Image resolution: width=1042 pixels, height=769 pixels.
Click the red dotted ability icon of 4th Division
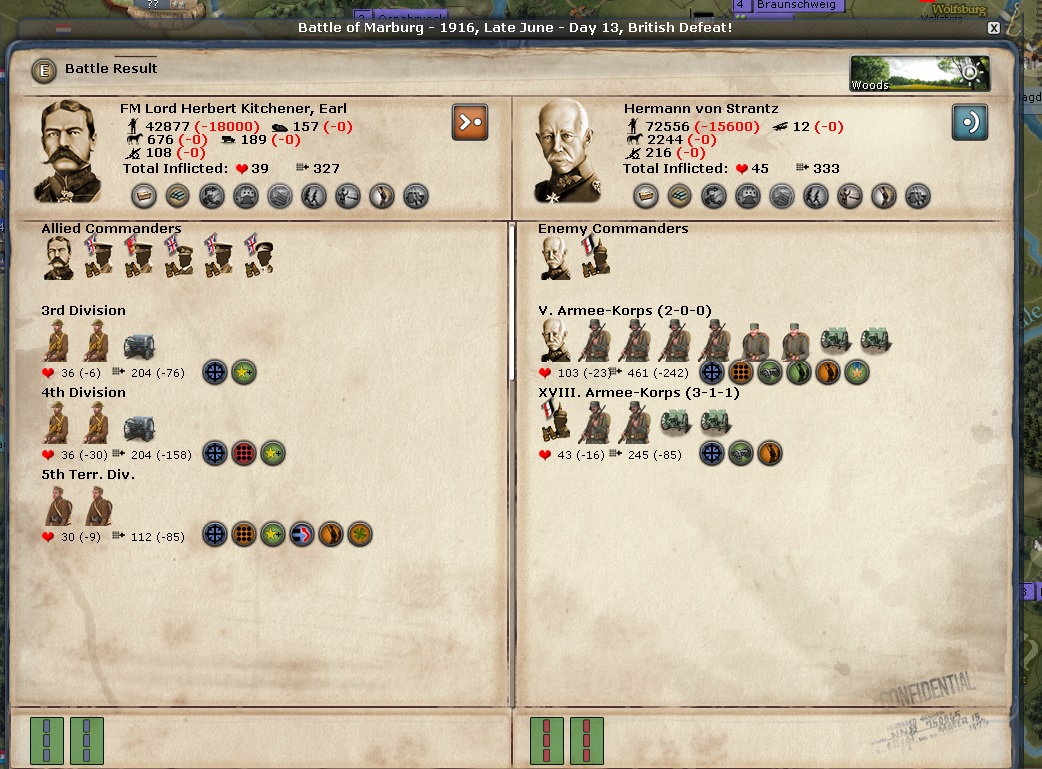(x=244, y=453)
